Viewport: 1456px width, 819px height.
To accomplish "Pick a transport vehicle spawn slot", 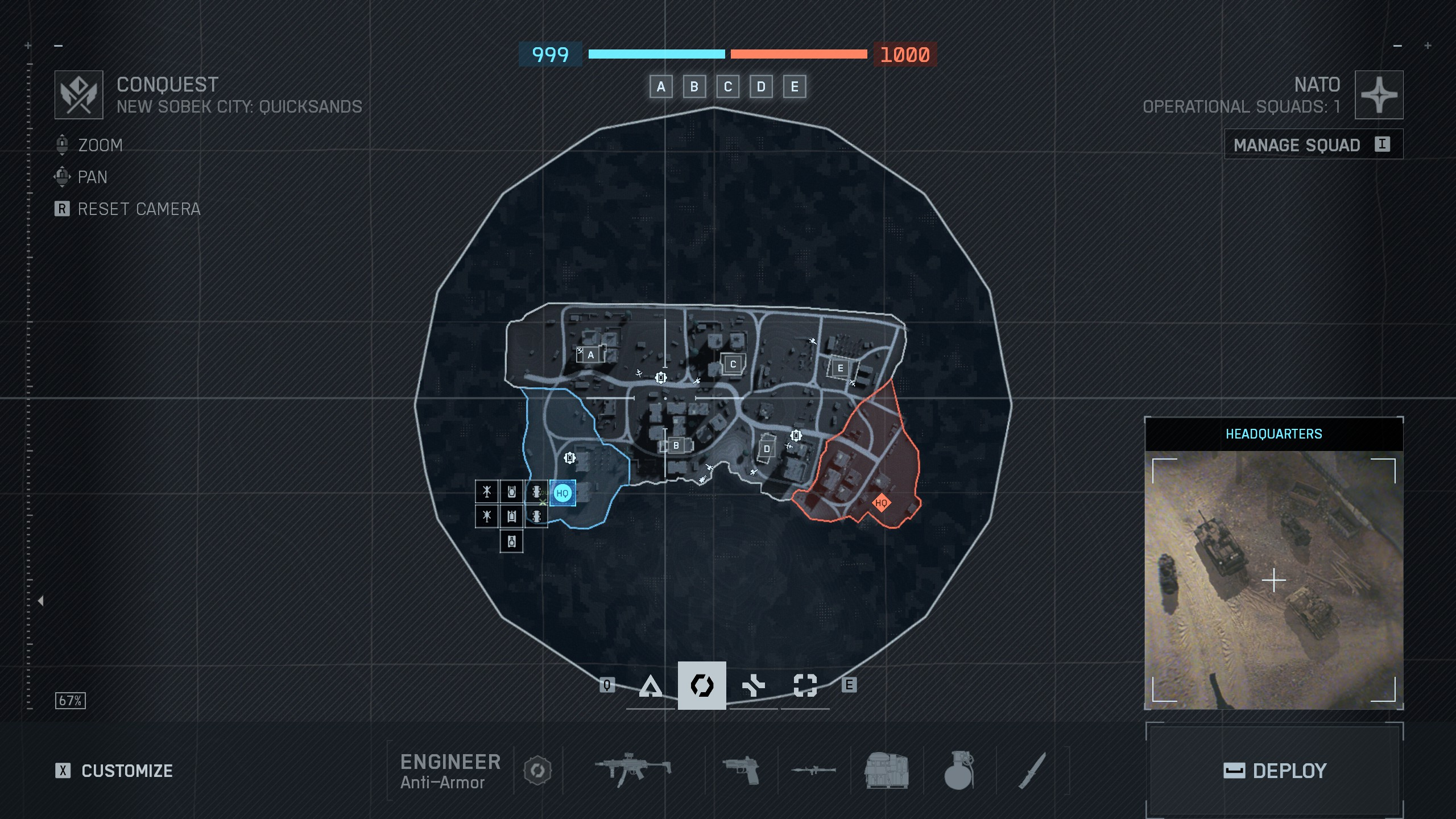I will click(x=536, y=491).
